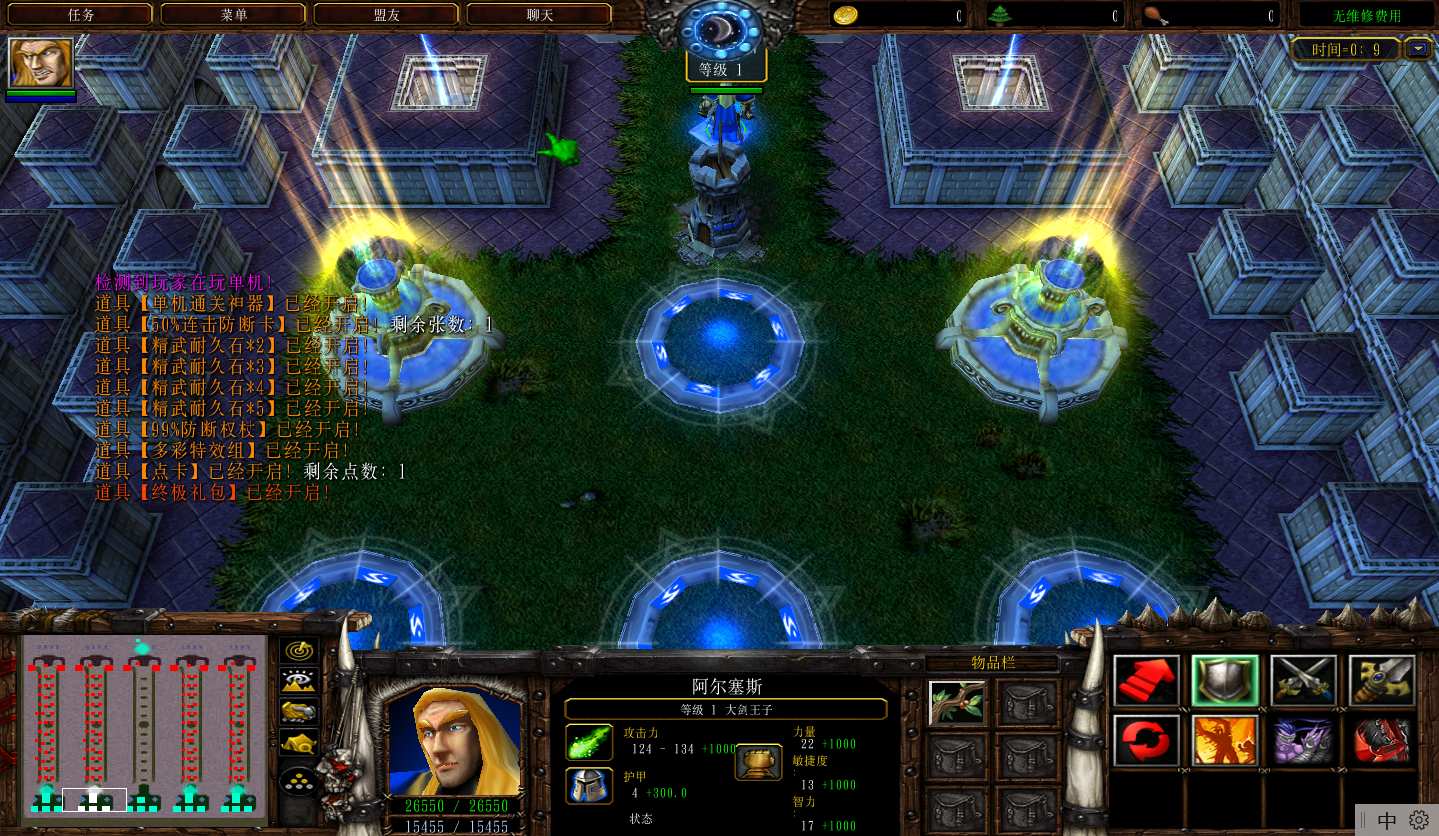Activate the sword Patrol command icon

[1381, 680]
